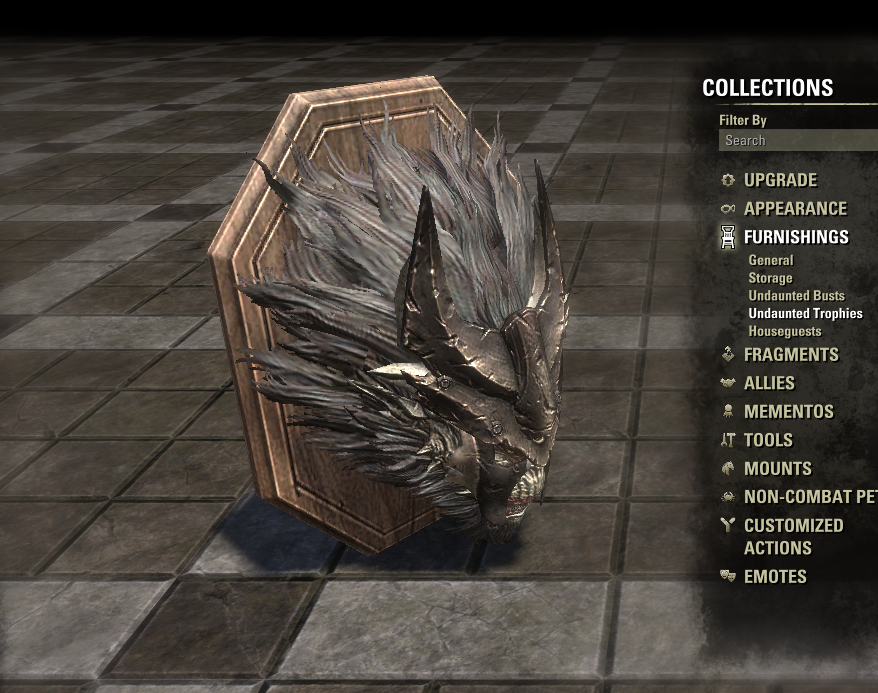Show General furnishings subcategory
This screenshot has width=878, height=693.
tap(771, 260)
